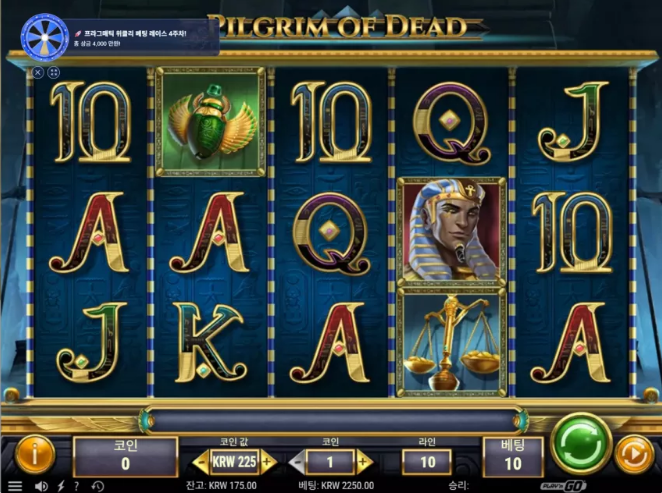
Task: Open the hamburger menu
Action: pos(14,486)
